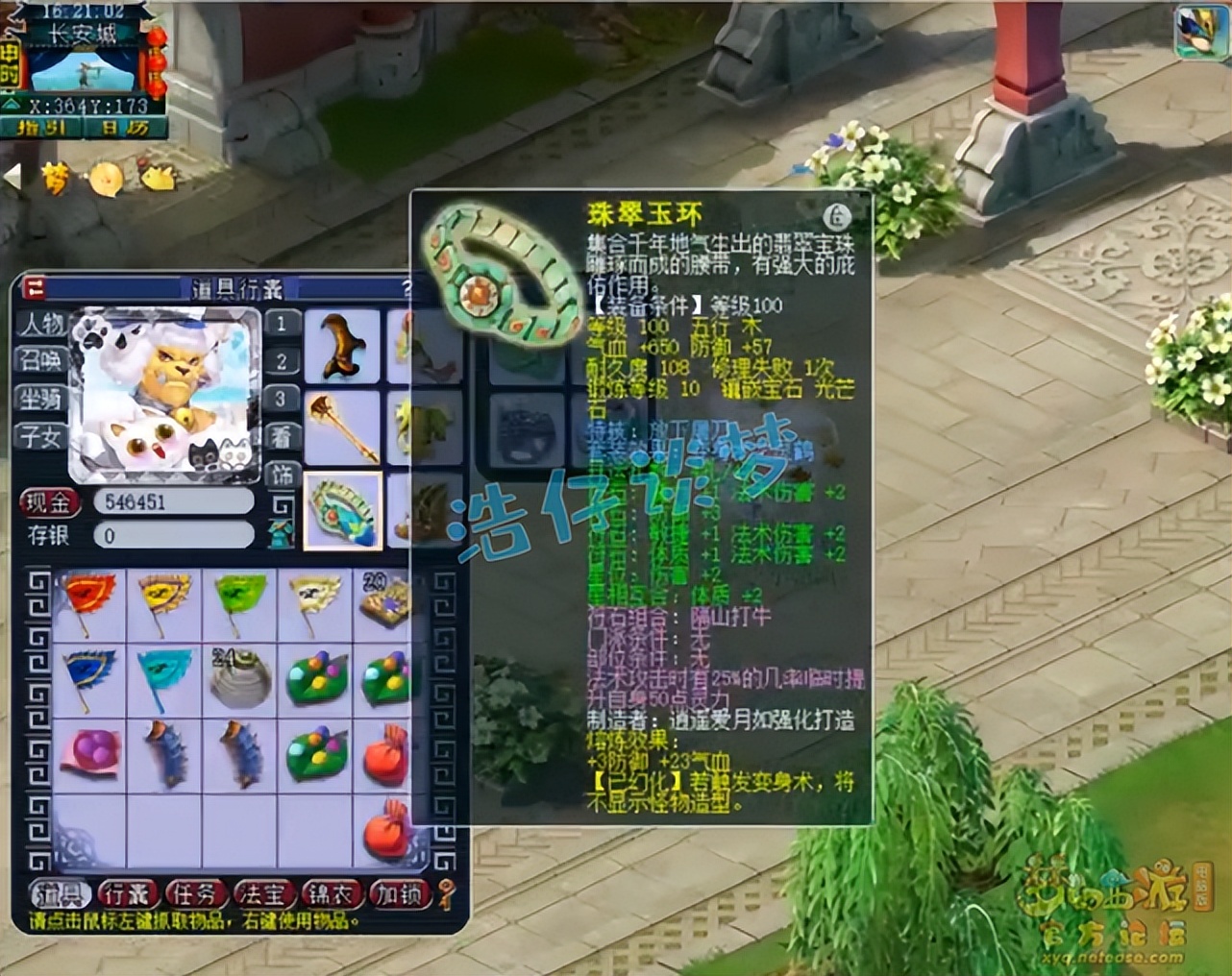Open the 指引 guide from the minimap panel
Viewport: 1232px width, 976px height.
click(40, 127)
